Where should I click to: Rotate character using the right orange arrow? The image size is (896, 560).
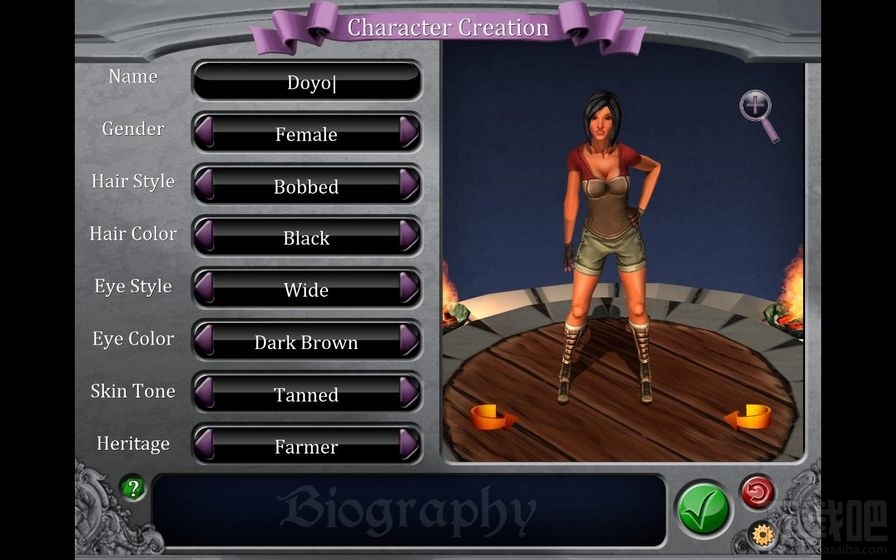tap(753, 416)
